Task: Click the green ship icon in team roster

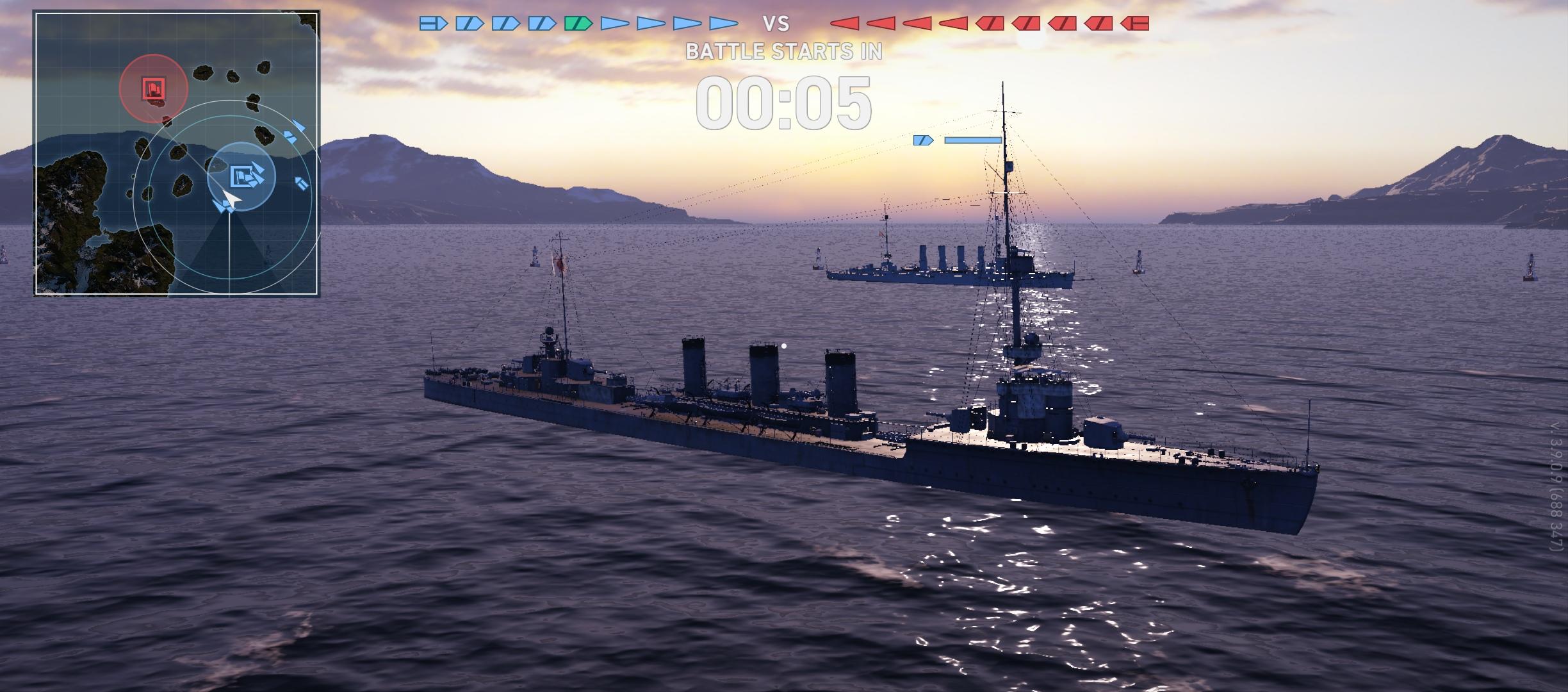Action: click(x=578, y=24)
